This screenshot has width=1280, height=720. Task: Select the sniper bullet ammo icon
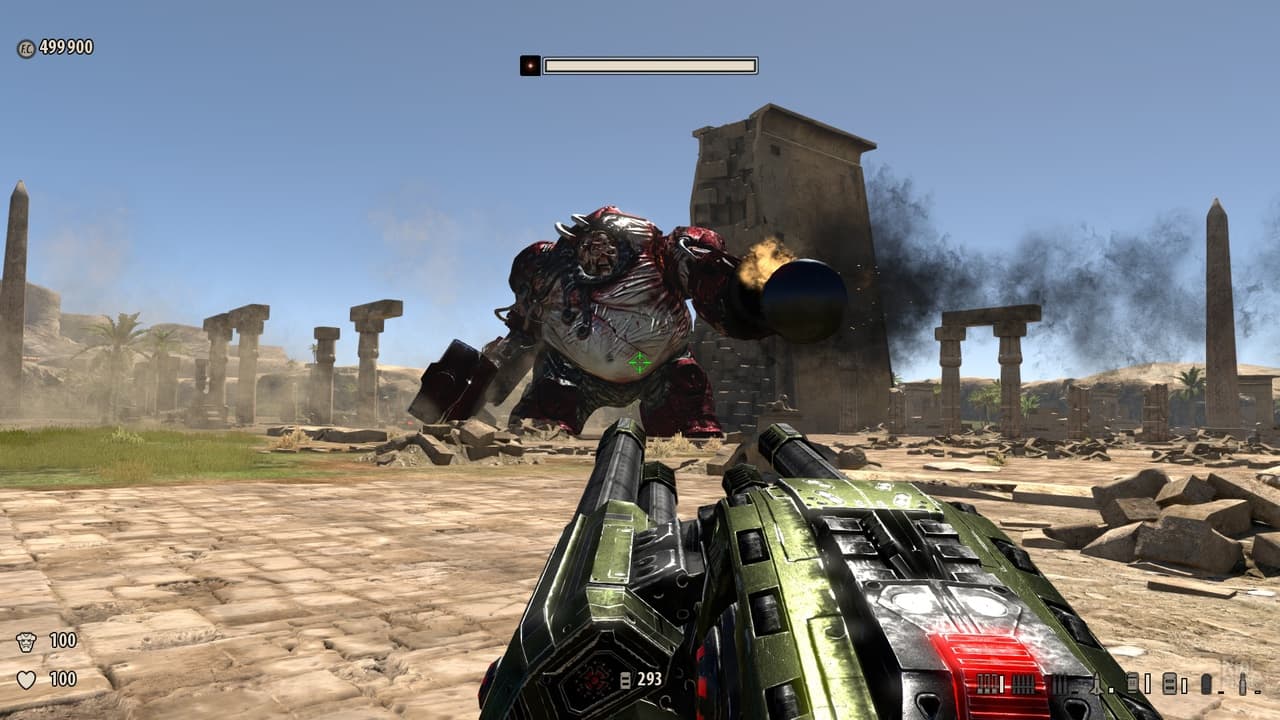[x=1242, y=684]
